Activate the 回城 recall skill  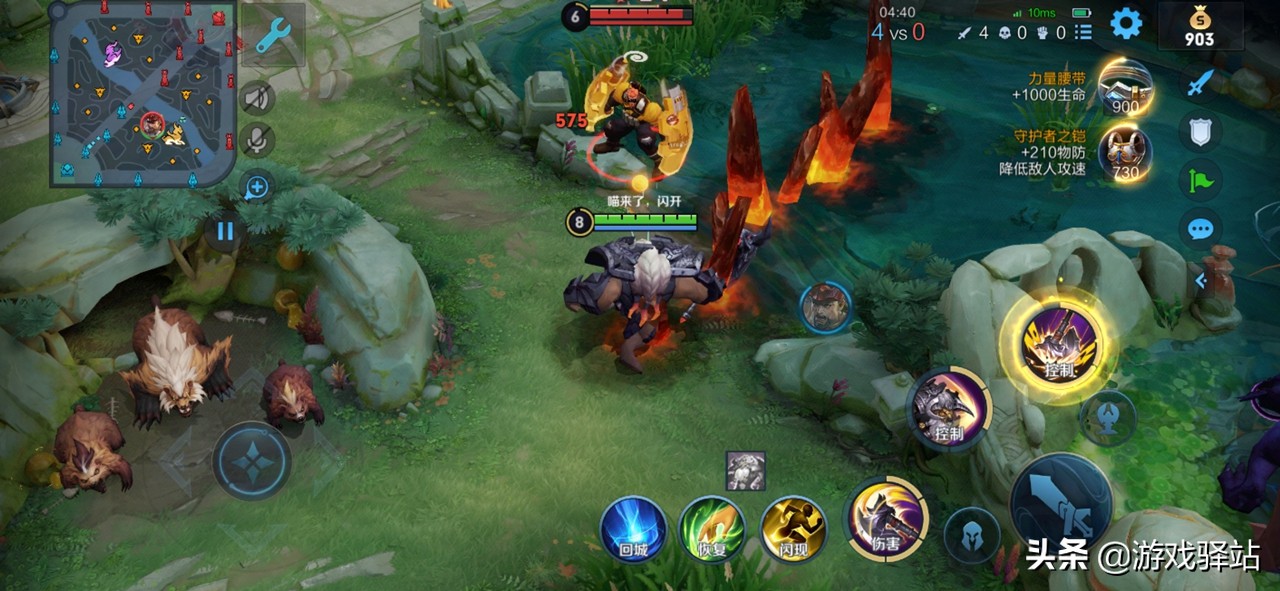(x=634, y=529)
